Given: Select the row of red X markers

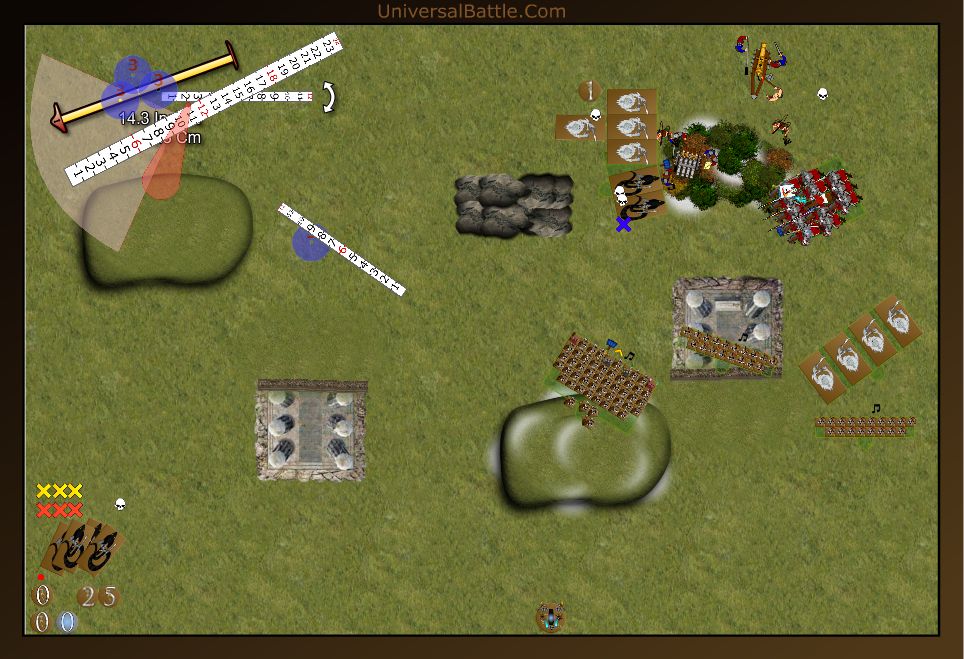Looking at the screenshot, I should 59,510.
